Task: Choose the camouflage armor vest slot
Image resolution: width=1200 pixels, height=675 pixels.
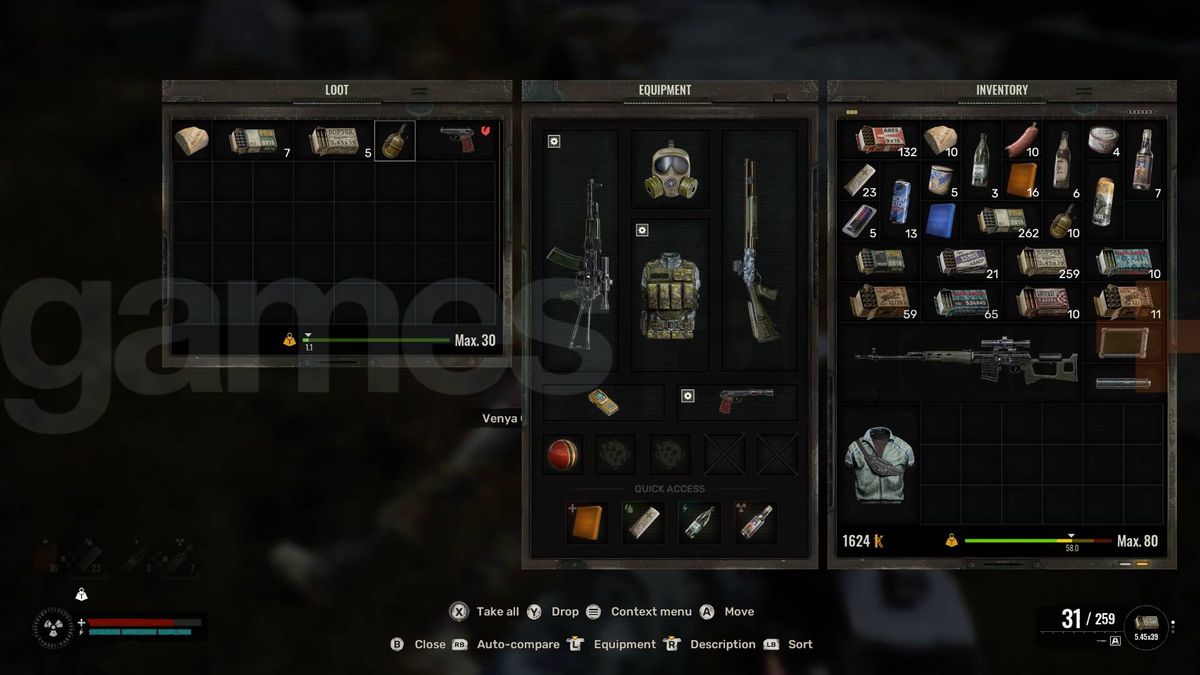Action: (669, 293)
